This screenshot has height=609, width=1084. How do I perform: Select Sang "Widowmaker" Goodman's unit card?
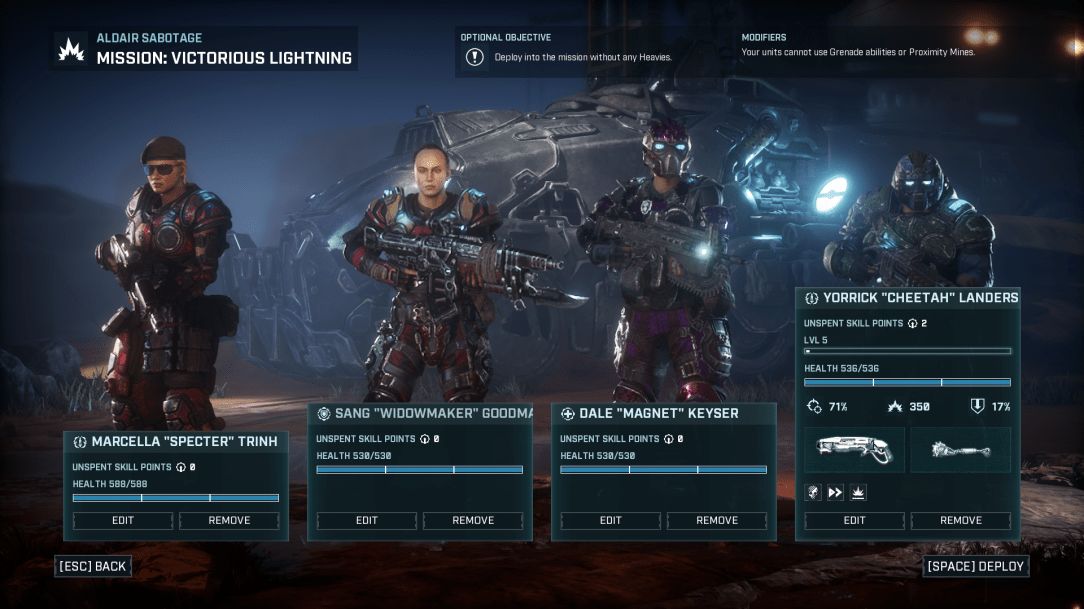tap(419, 414)
